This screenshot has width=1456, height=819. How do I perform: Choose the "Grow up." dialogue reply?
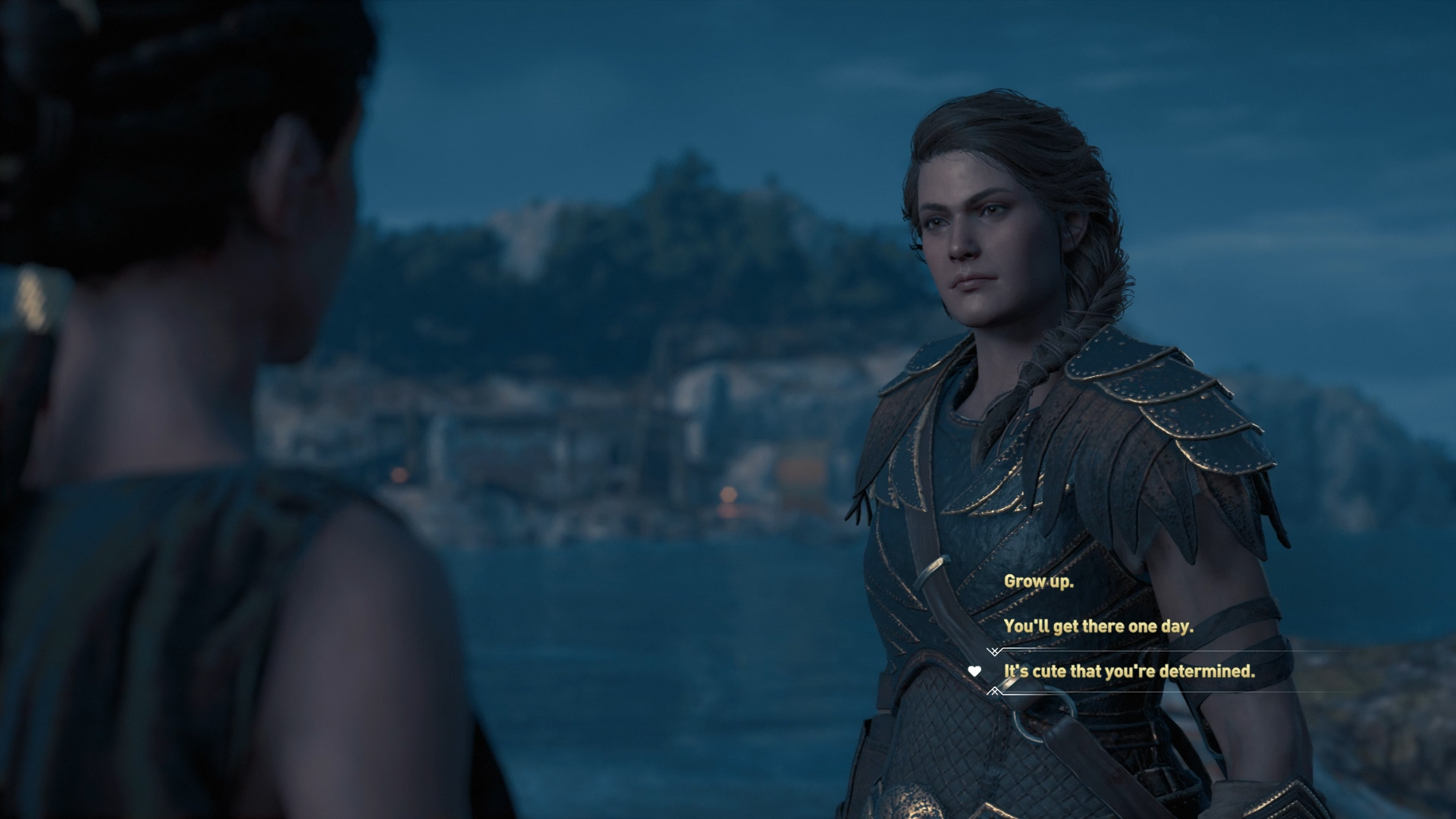pos(1038,582)
